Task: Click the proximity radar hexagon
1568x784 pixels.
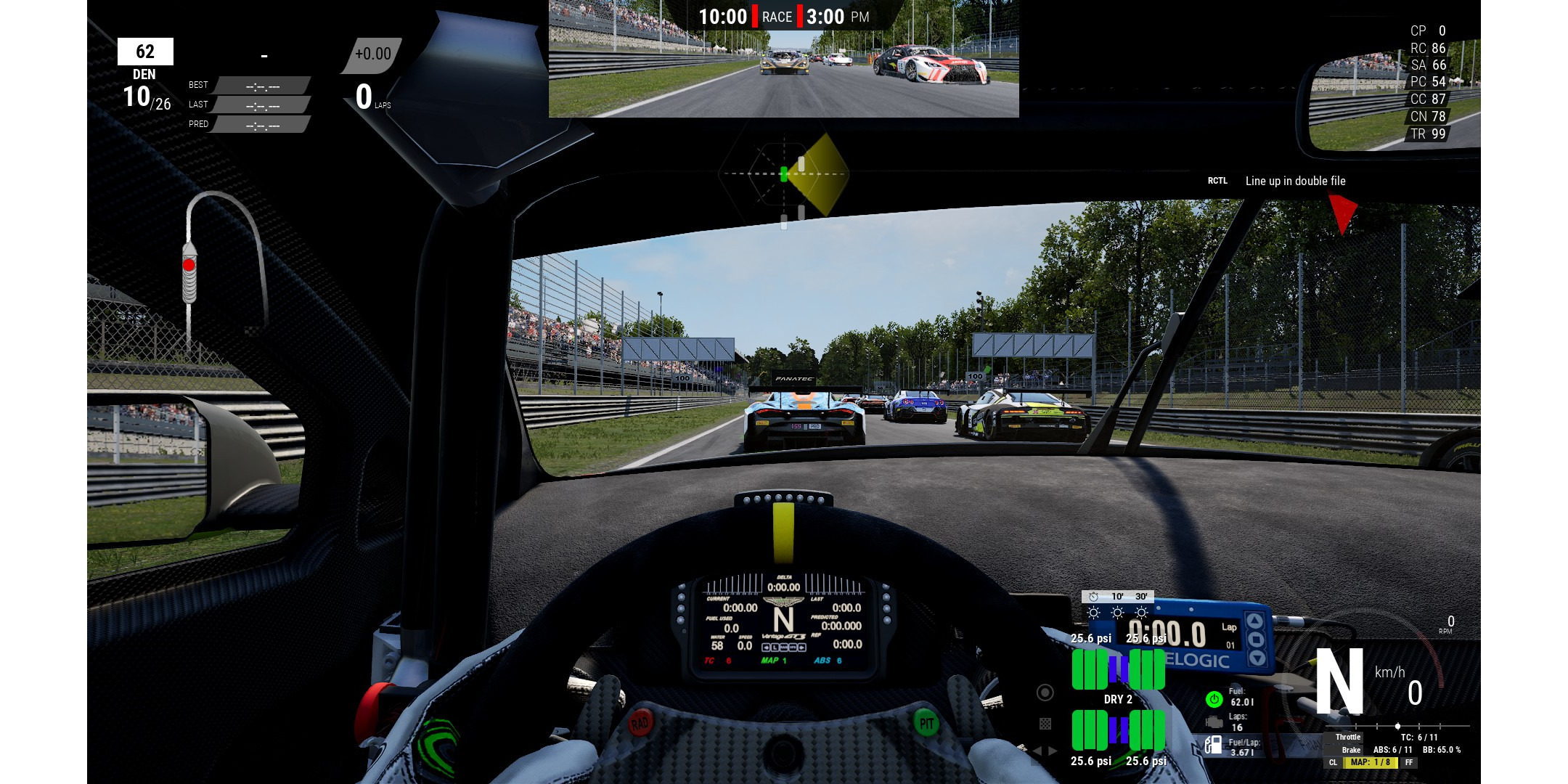Action: pyautogui.click(x=783, y=174)
